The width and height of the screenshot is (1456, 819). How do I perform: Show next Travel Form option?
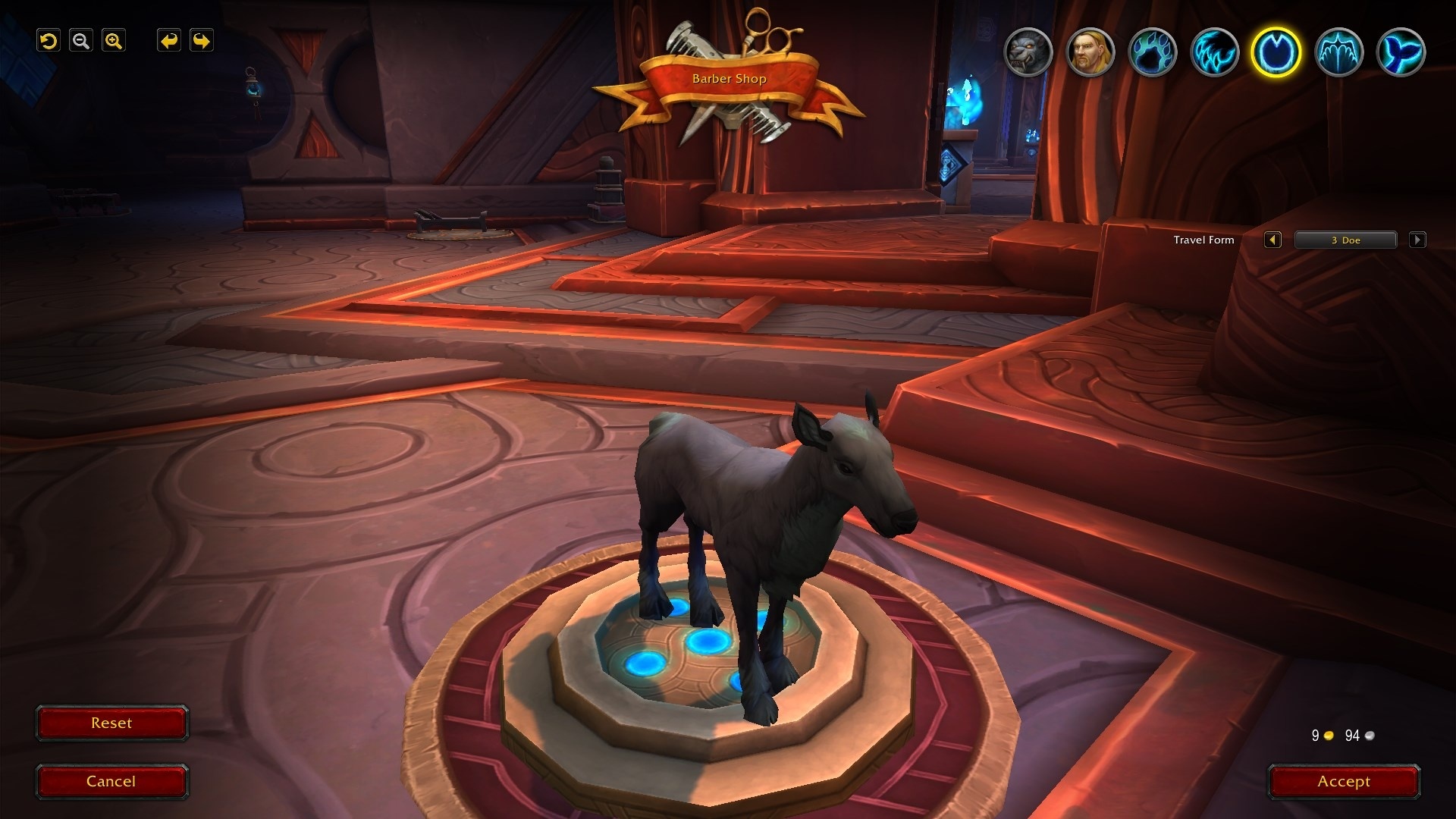pyautogui.click(x=1417, y=240)
